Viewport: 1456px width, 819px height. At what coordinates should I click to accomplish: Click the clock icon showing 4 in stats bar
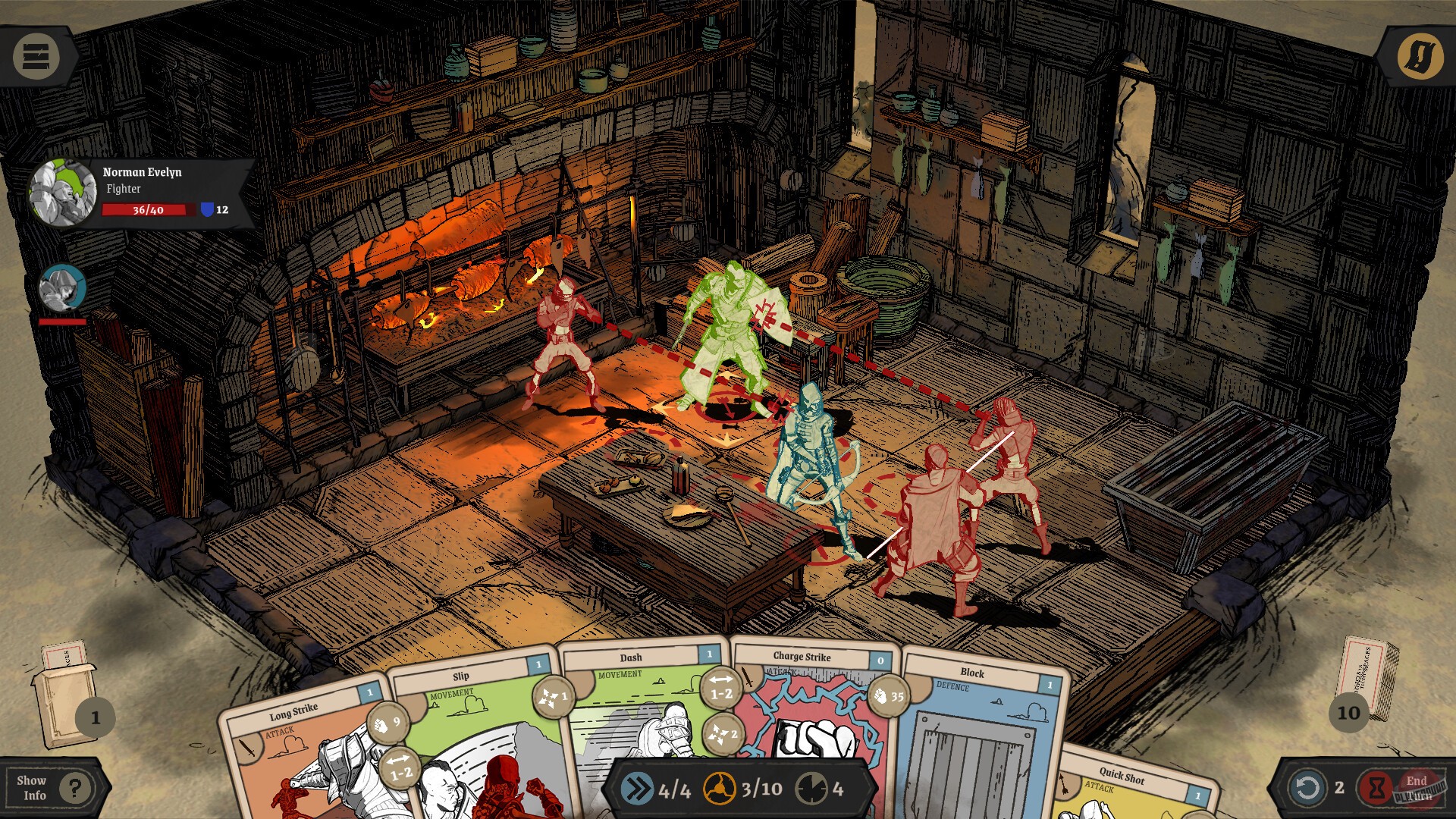[812, 787]
